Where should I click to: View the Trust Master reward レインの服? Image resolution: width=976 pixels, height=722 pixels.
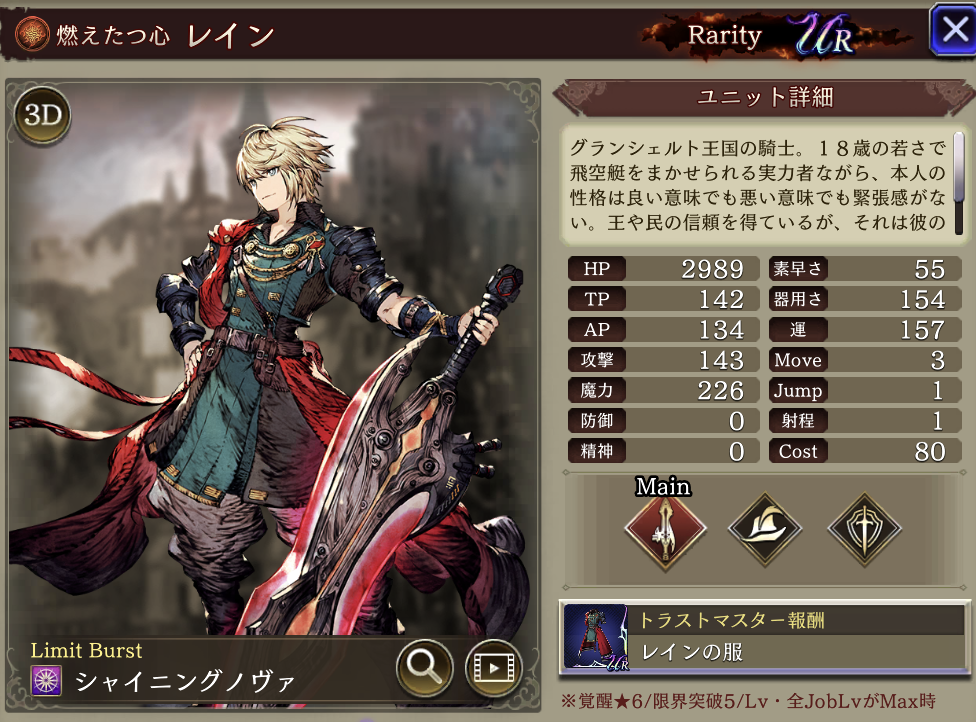pos(764,636)
